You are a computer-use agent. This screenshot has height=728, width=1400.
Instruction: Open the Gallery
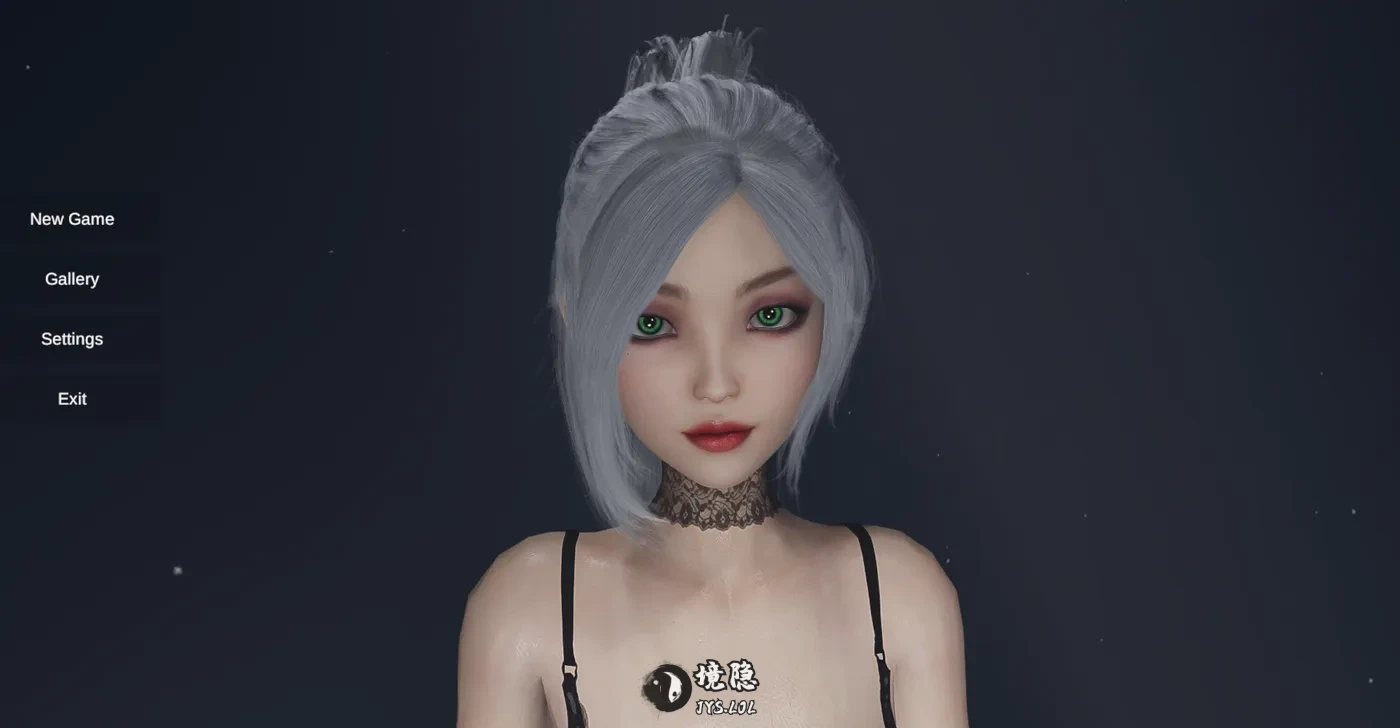tap(71, 278)
